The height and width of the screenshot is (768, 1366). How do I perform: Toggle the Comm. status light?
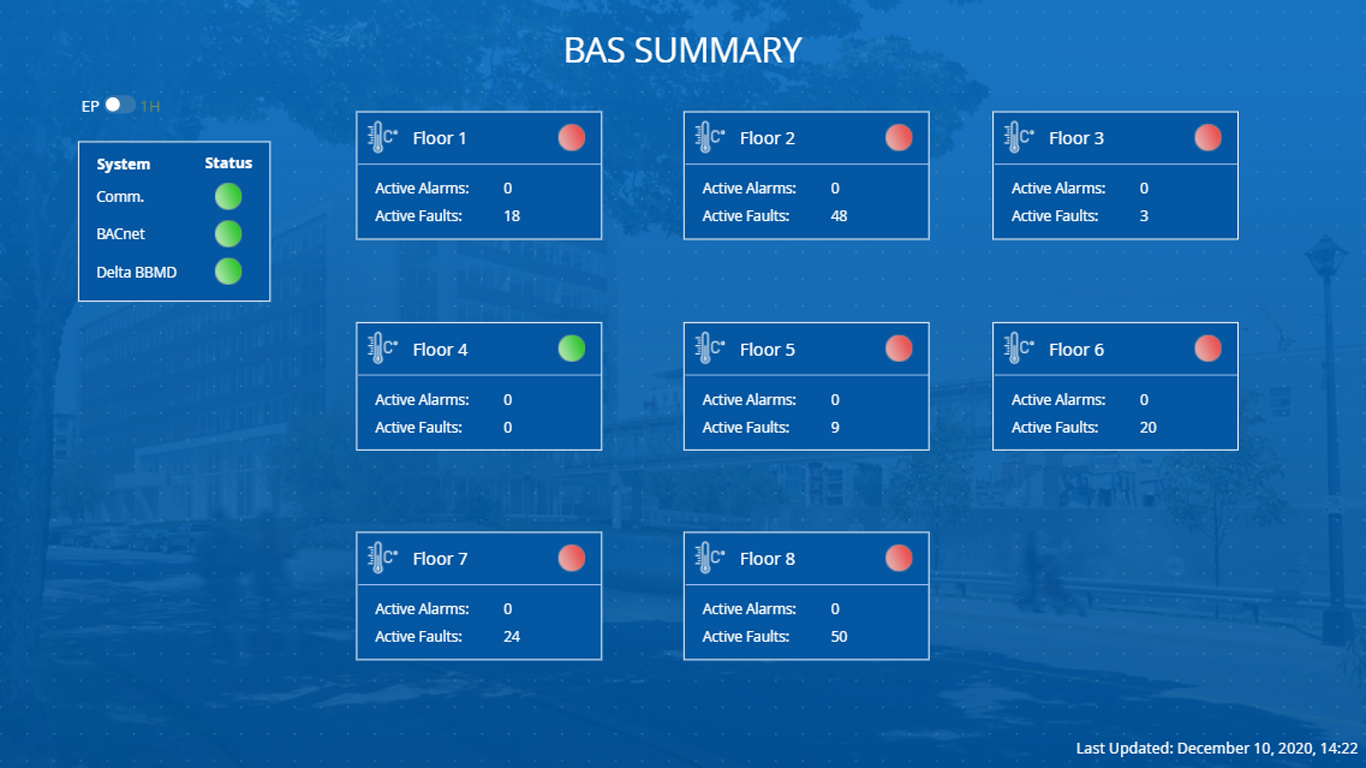227,196
